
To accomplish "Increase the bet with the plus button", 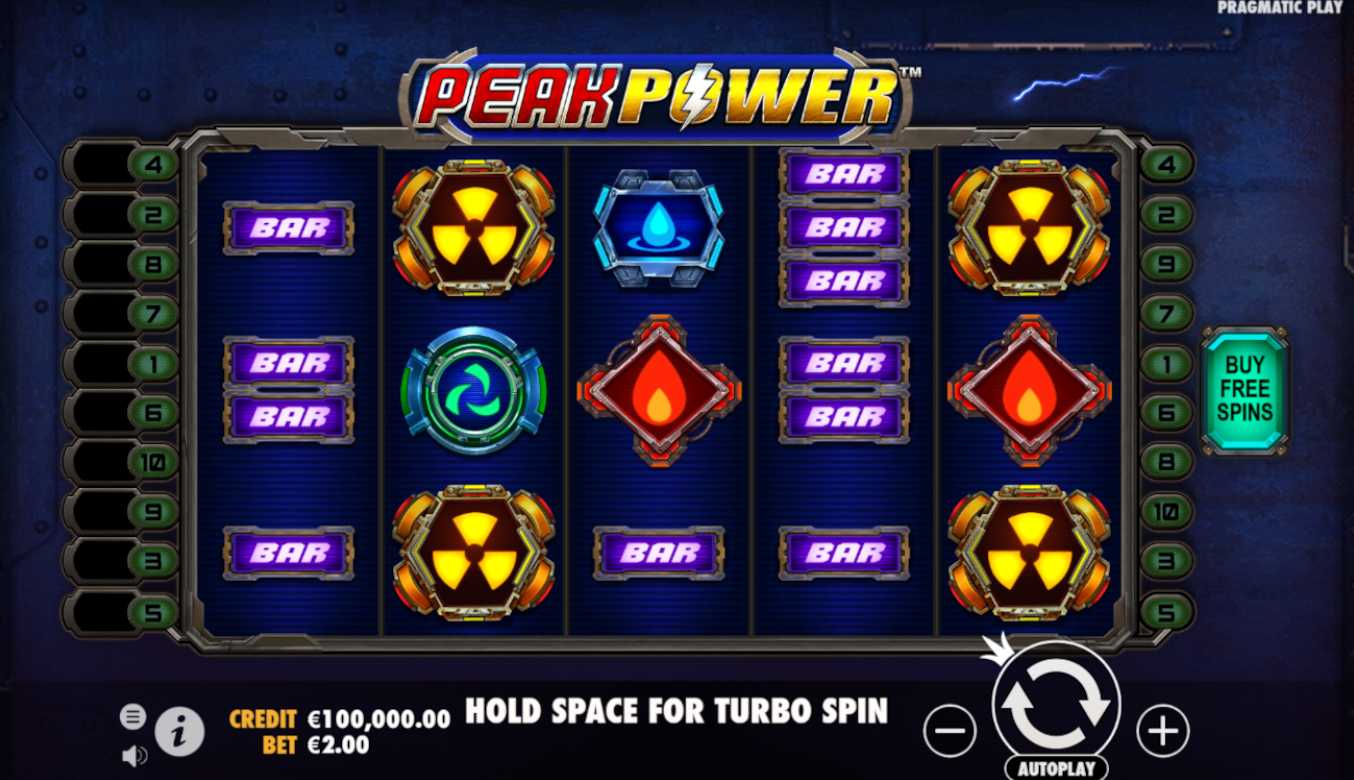I will point(1162,731).
